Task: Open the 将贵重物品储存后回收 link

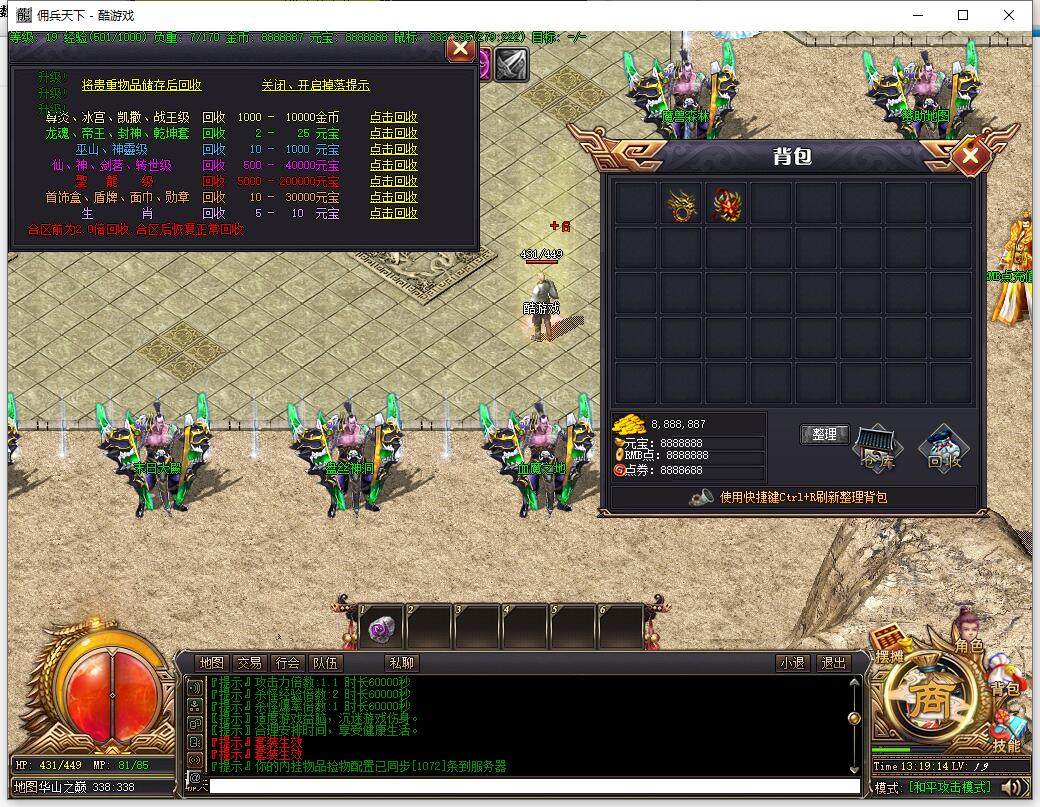Action: [141, 85]
